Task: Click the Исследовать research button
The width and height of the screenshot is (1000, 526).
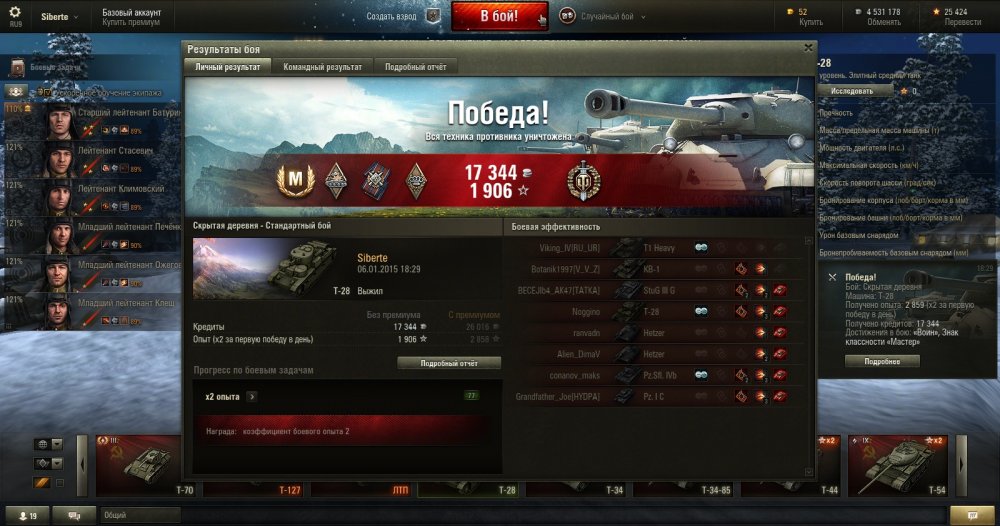Action: pos(852,90)
